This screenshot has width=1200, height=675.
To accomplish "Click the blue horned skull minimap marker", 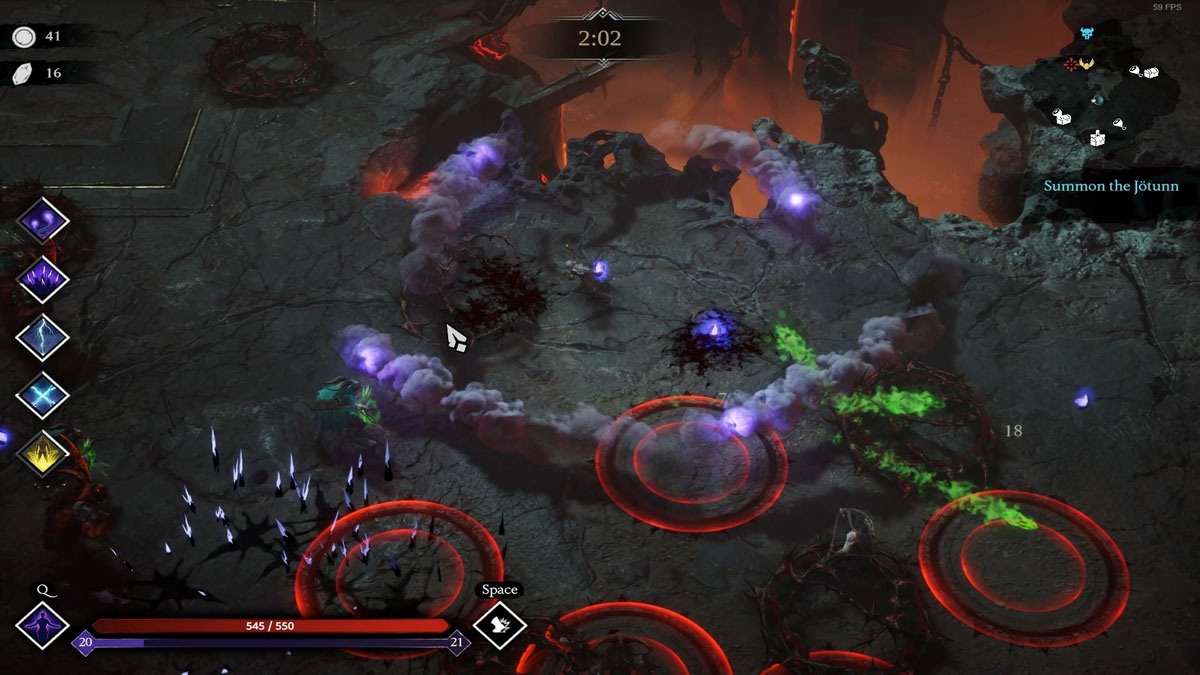I will click(x=1086, y=35).
